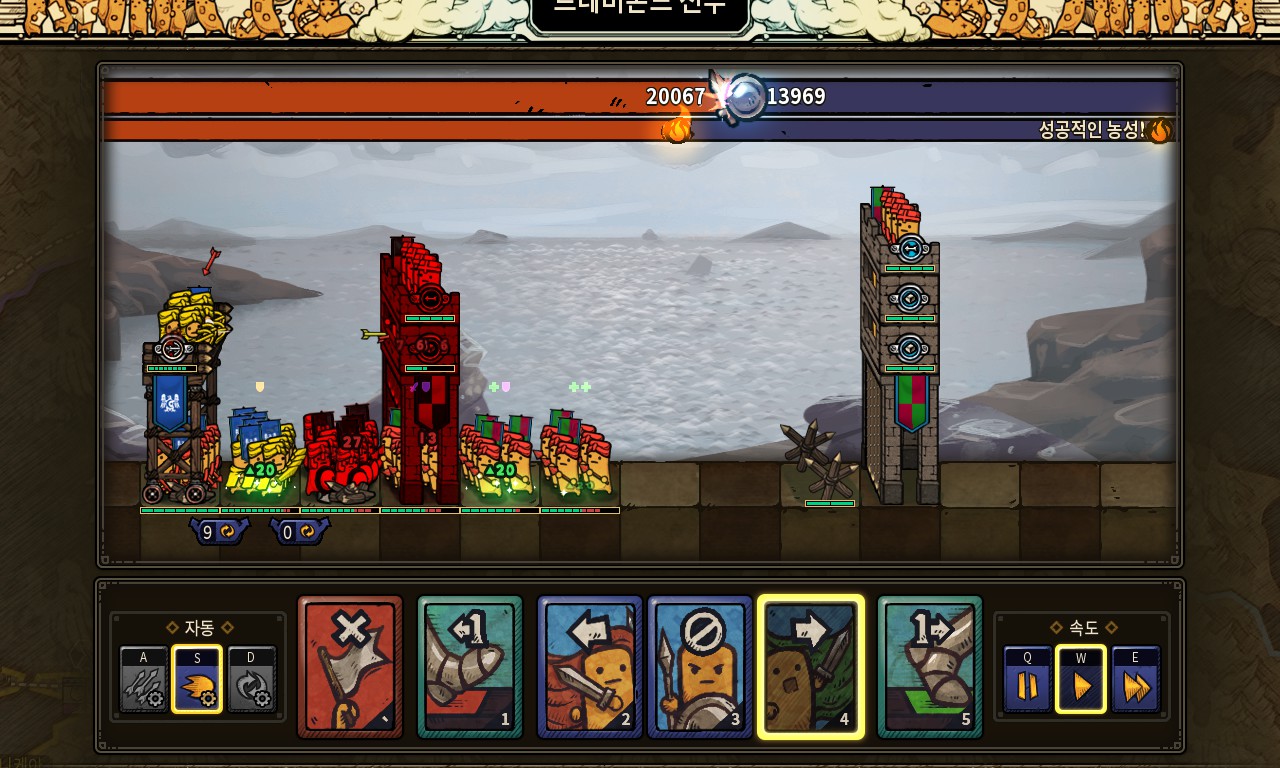This screenshot has height=768, width=1280.
Task: Click the swap badge showing 0
Action: pyautogui.click(x=298, y=532)
